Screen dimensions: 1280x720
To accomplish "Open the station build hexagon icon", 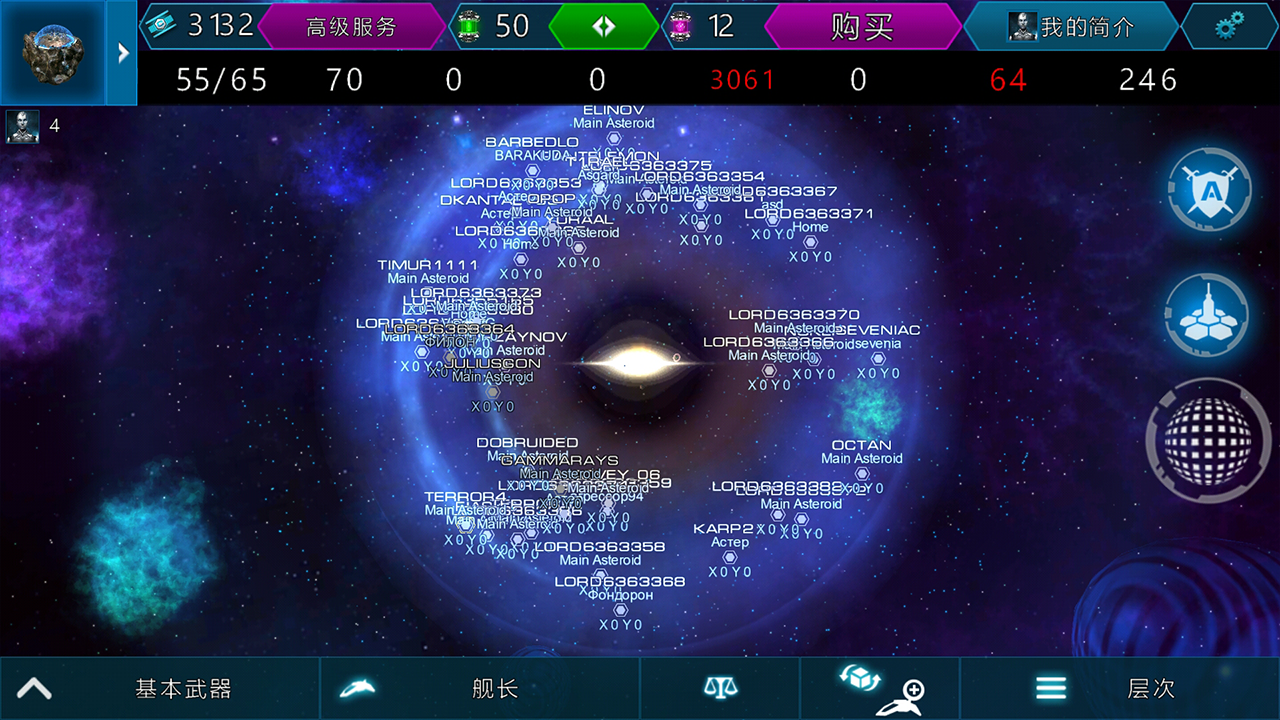I will coord(1207,315).
